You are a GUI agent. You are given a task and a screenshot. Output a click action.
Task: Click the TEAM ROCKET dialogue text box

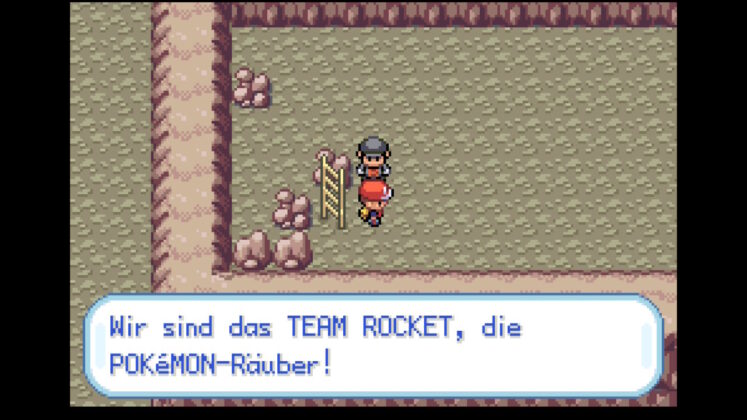(x=372, y=344)
